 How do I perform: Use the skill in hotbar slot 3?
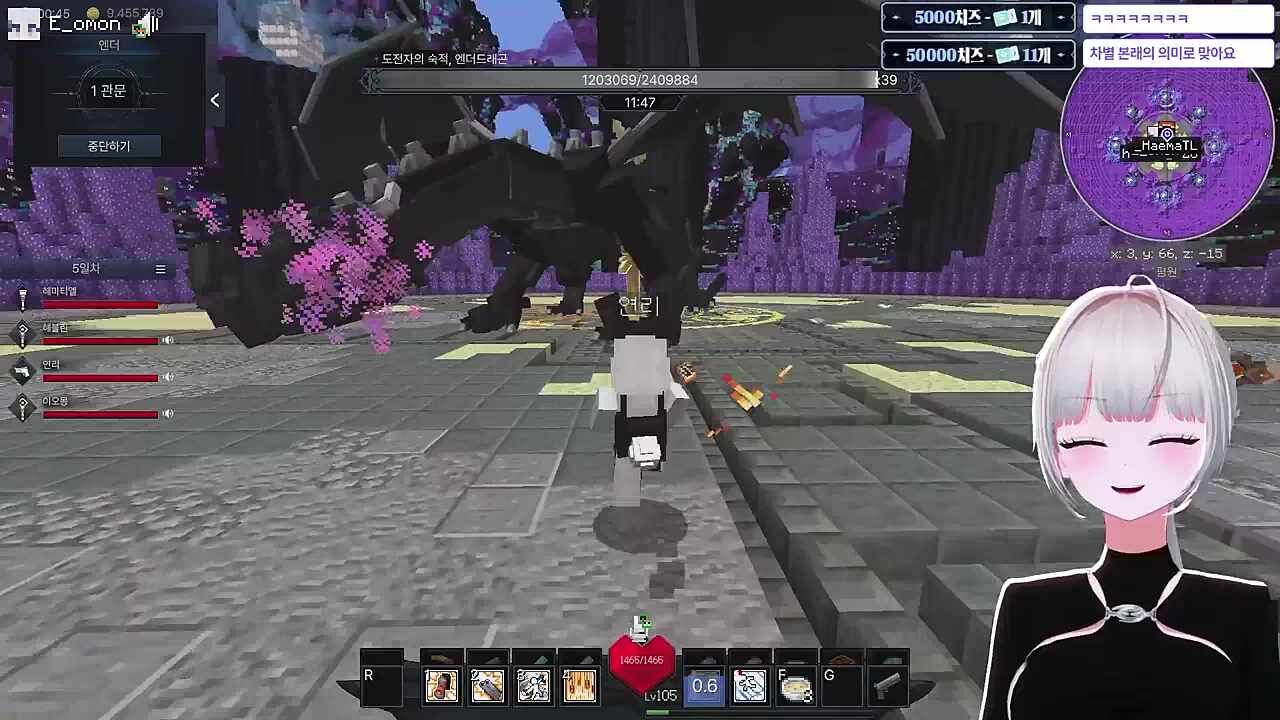tap(533, 685)
